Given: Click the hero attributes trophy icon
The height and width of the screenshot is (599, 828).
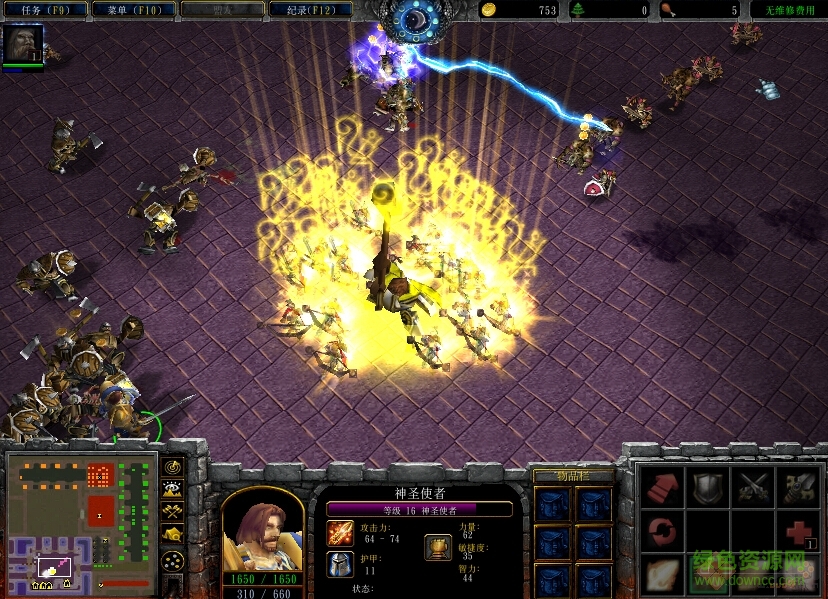Looking at the screenshot, I should click(438, 547).
